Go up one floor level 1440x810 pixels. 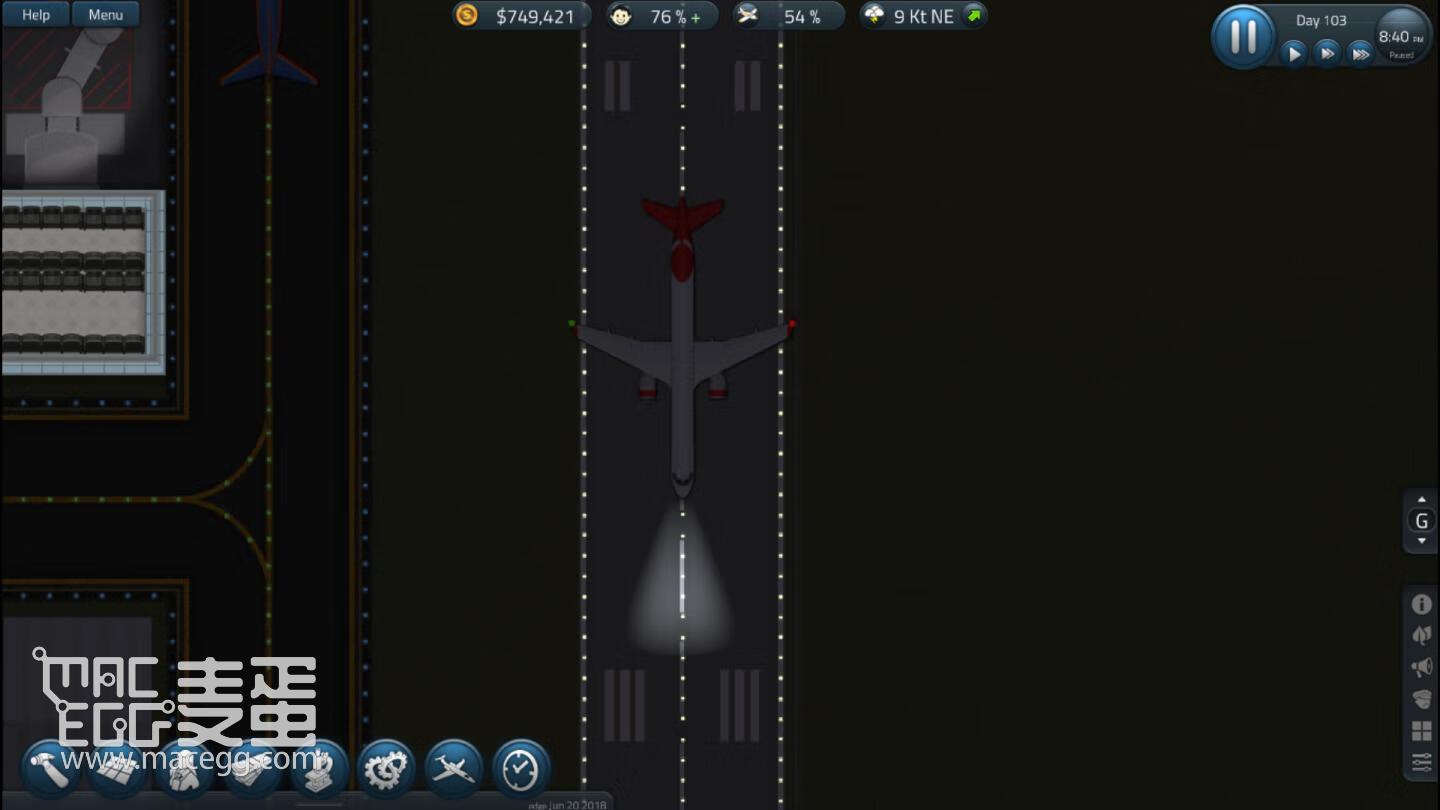click(x=1421, y=500)
